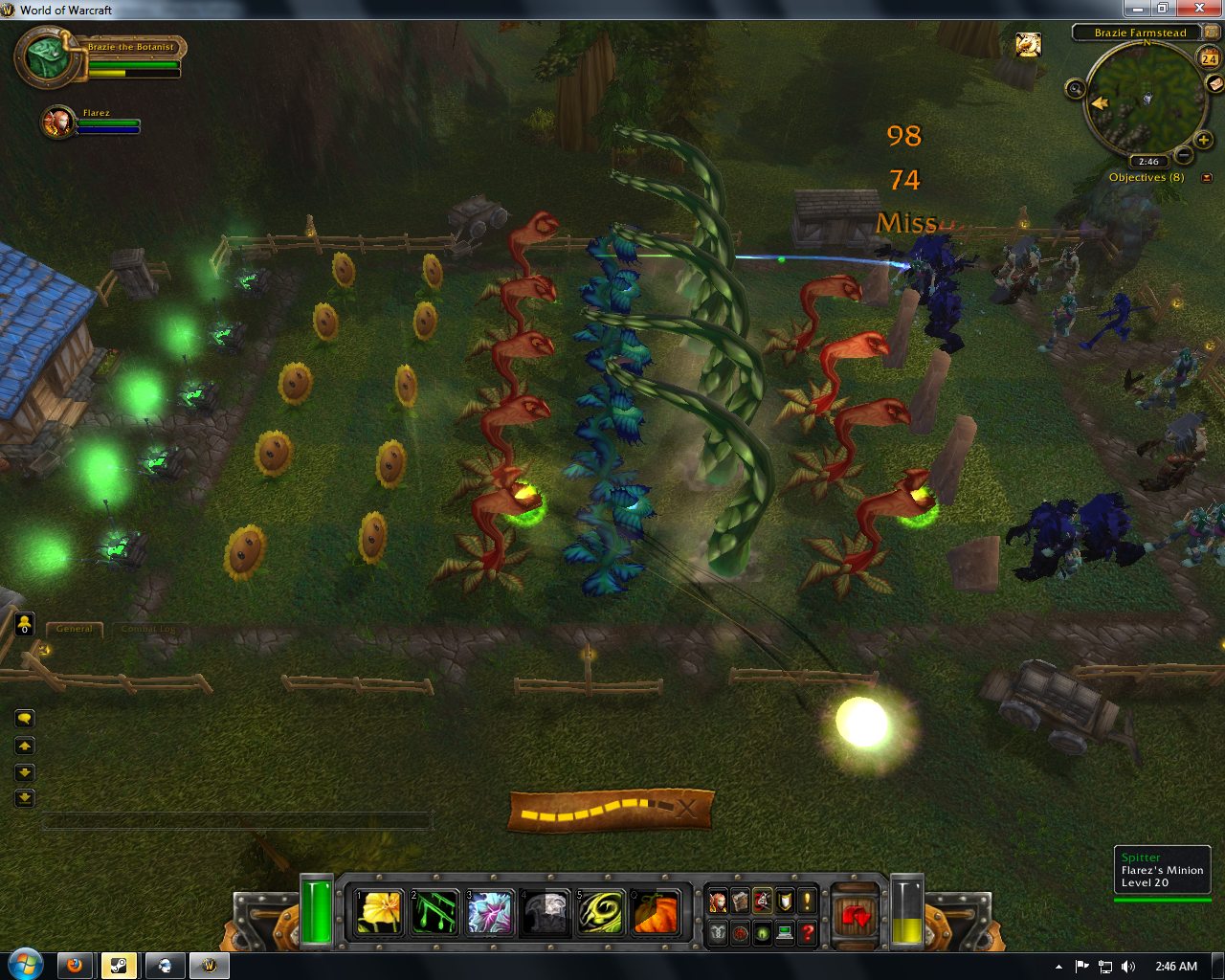Toggle the minimap tracking magnifier button
Viewport: 1225px width, 980px height.
coord(1075,89)
